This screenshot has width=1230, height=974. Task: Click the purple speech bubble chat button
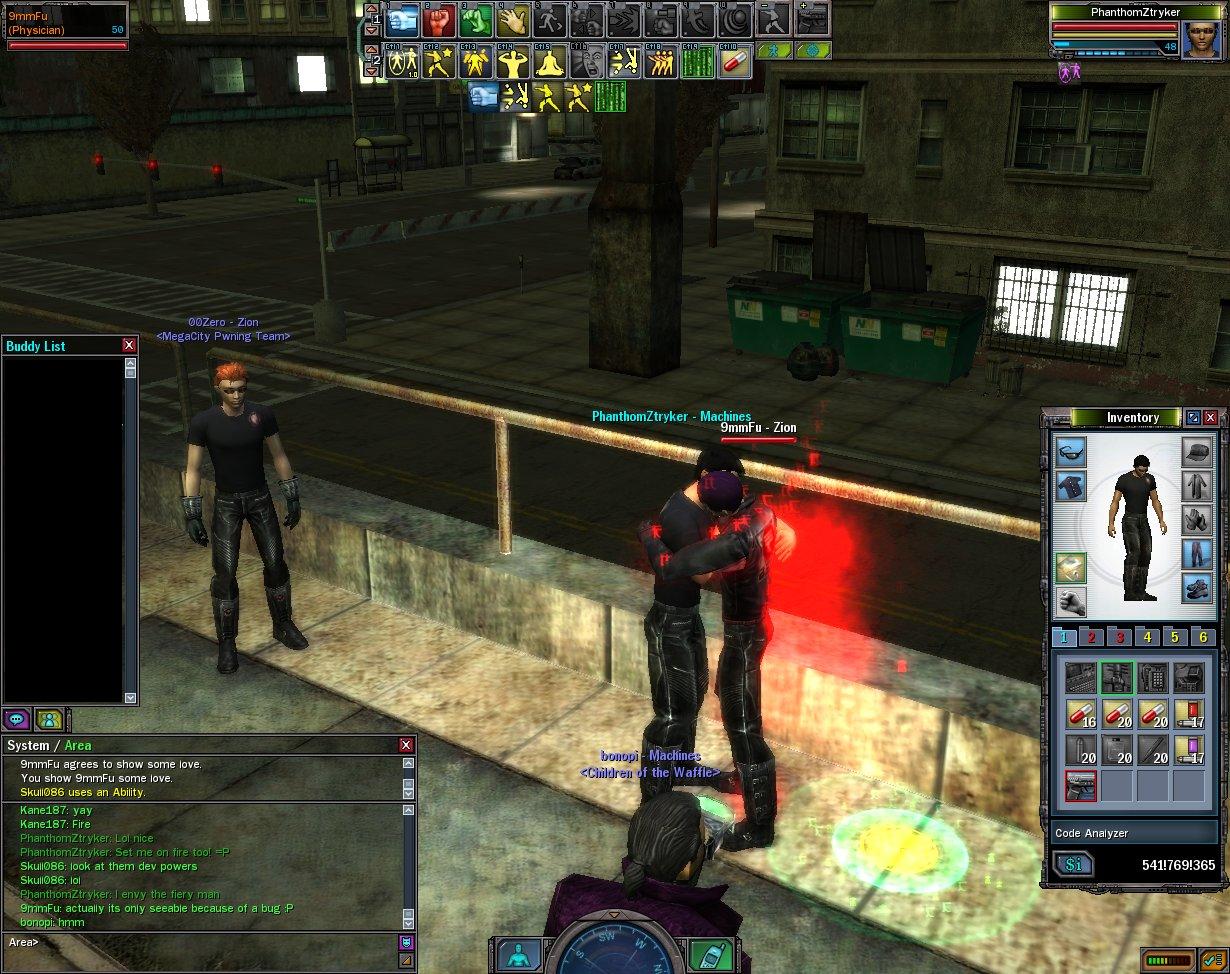click(x=17, y=719)
